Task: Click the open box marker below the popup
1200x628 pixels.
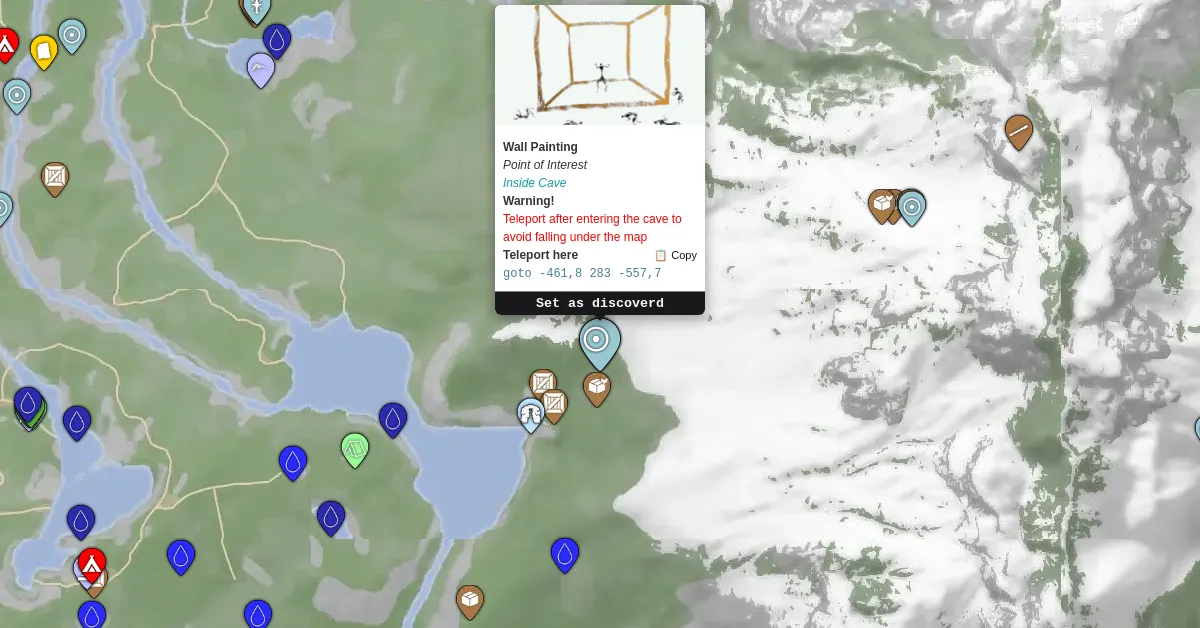Action: click(x=597, y=388)
